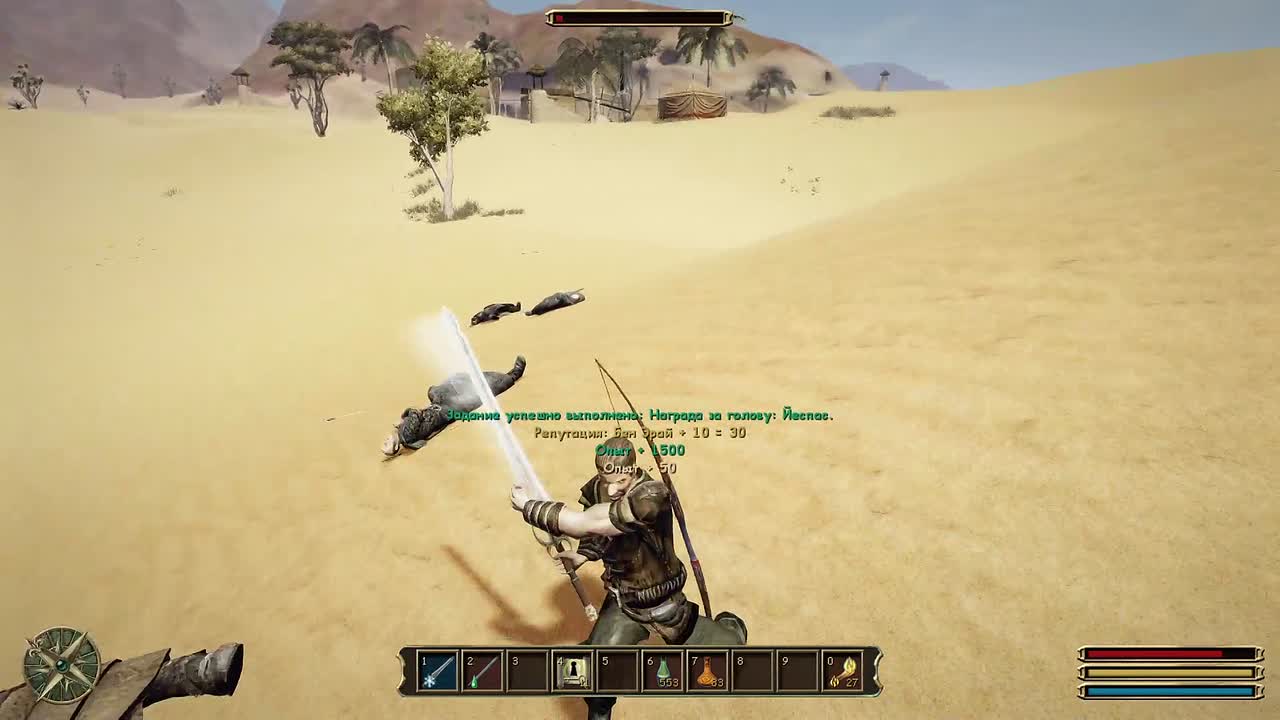Use the keyhole scroll in slot 4
Viewport: 1280px width, 720px height.
(573, 671)
